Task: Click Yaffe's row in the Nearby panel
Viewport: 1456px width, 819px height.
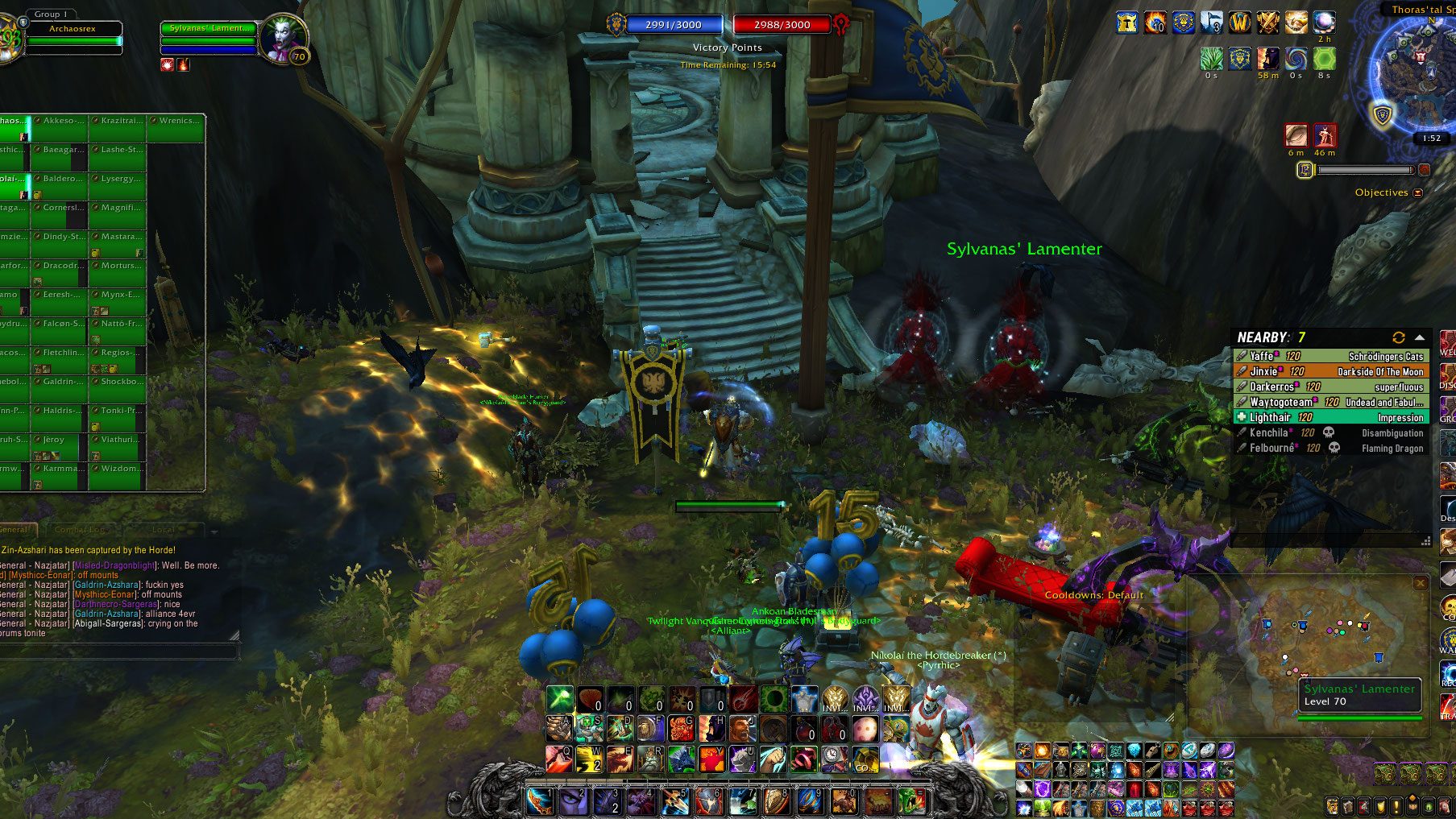Action: (1329, 356)
